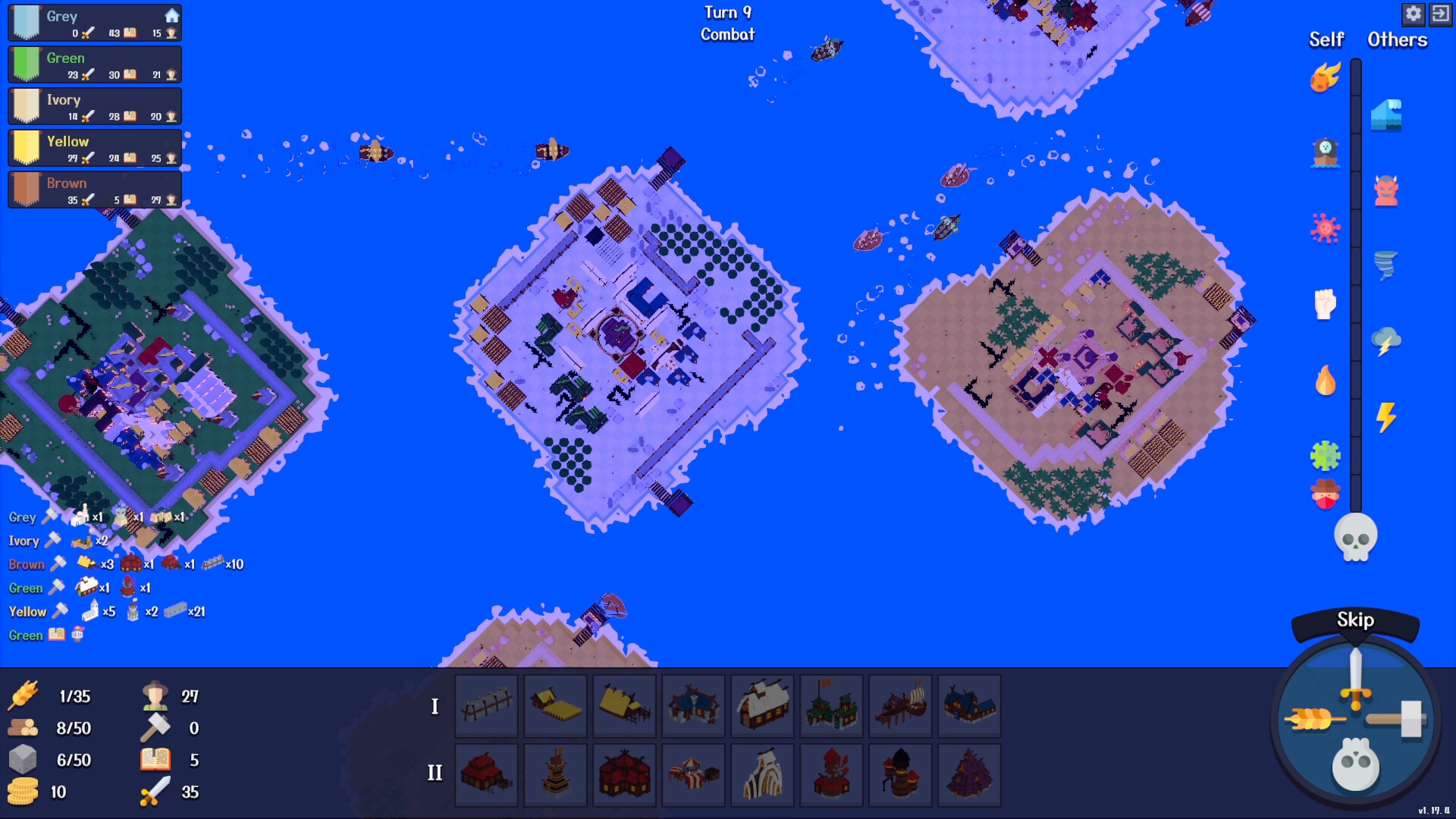
Task: Open the Grey player's panel
Action: [93, 22]
